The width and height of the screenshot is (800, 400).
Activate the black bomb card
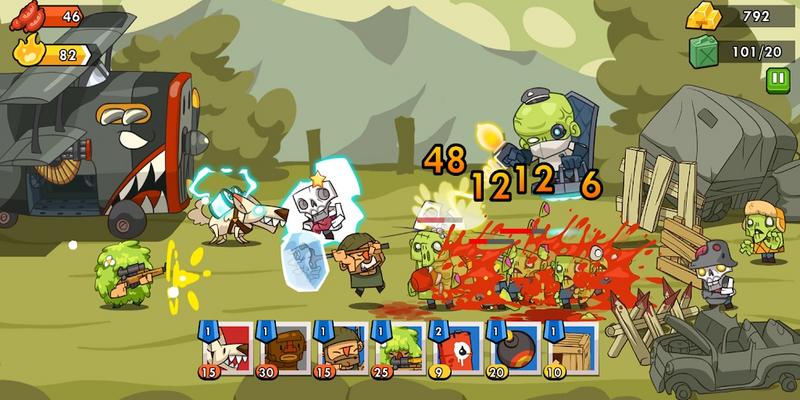(x=511, y=348)
